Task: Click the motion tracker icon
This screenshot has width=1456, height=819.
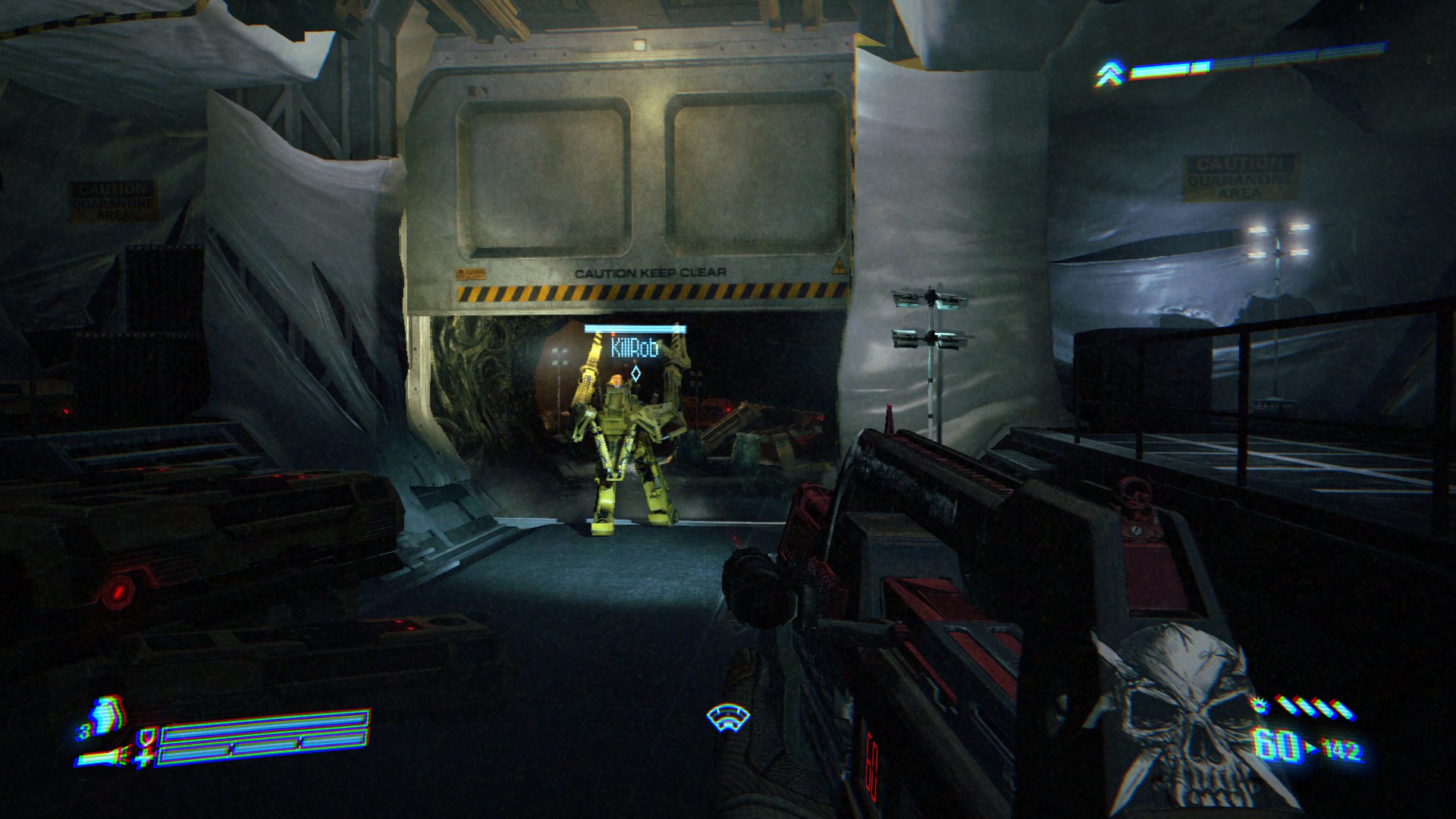Action: pyautogui.click(x=727, y=717)
